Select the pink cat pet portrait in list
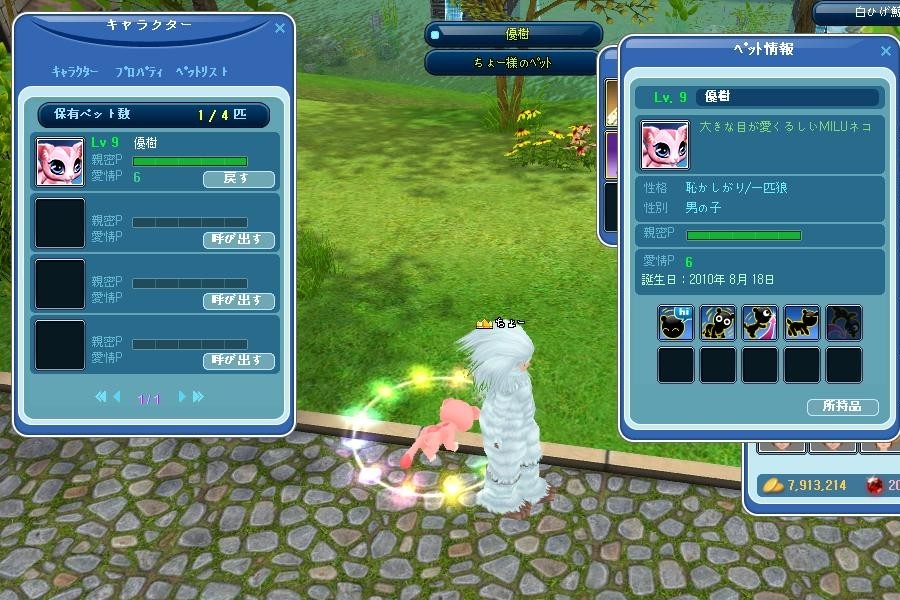This screenshot has height=600, width=900. (60, 162)
